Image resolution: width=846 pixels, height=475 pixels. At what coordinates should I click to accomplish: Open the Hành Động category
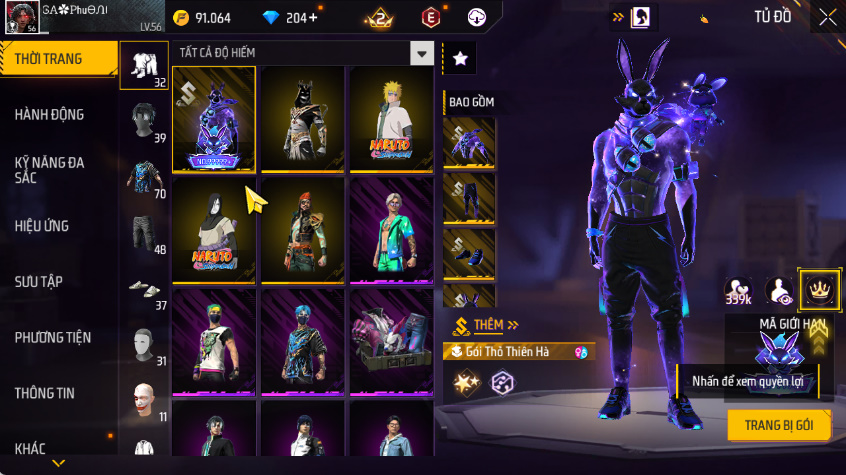[x=50, y=115]
